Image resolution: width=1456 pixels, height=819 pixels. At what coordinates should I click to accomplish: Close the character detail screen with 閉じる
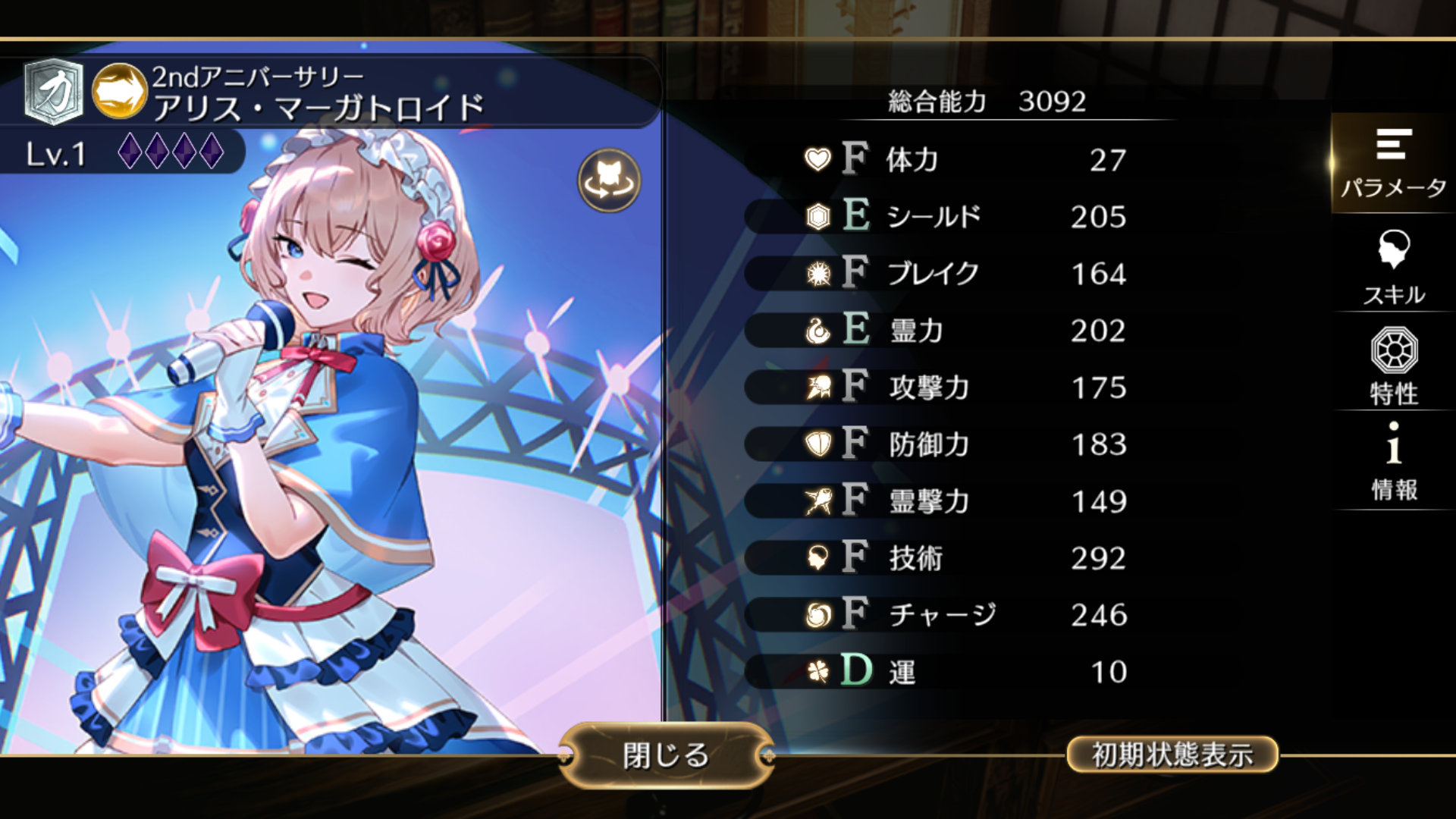point(666,755)
